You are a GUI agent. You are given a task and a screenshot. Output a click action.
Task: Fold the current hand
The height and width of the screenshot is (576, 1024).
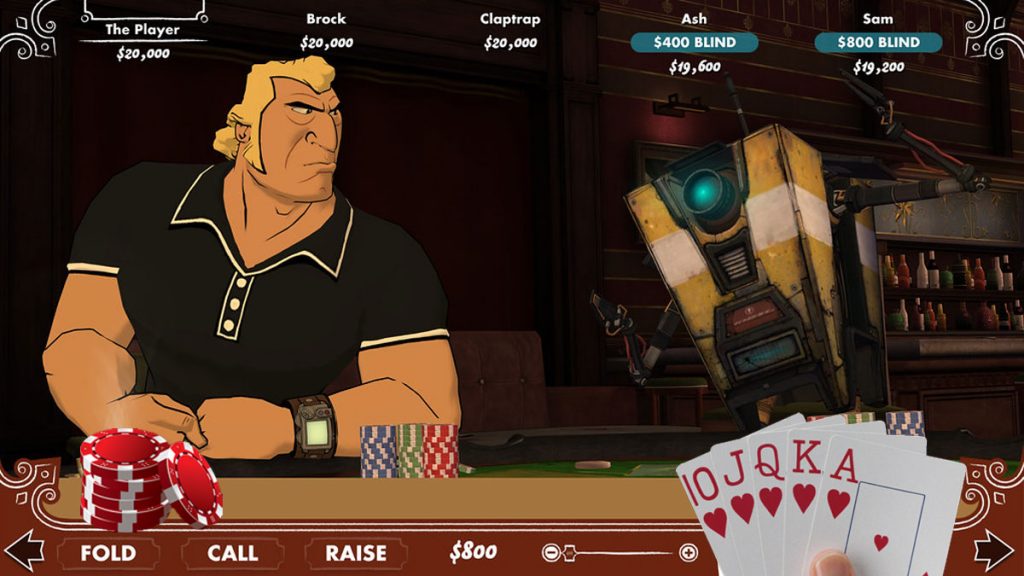pos(107,553)
